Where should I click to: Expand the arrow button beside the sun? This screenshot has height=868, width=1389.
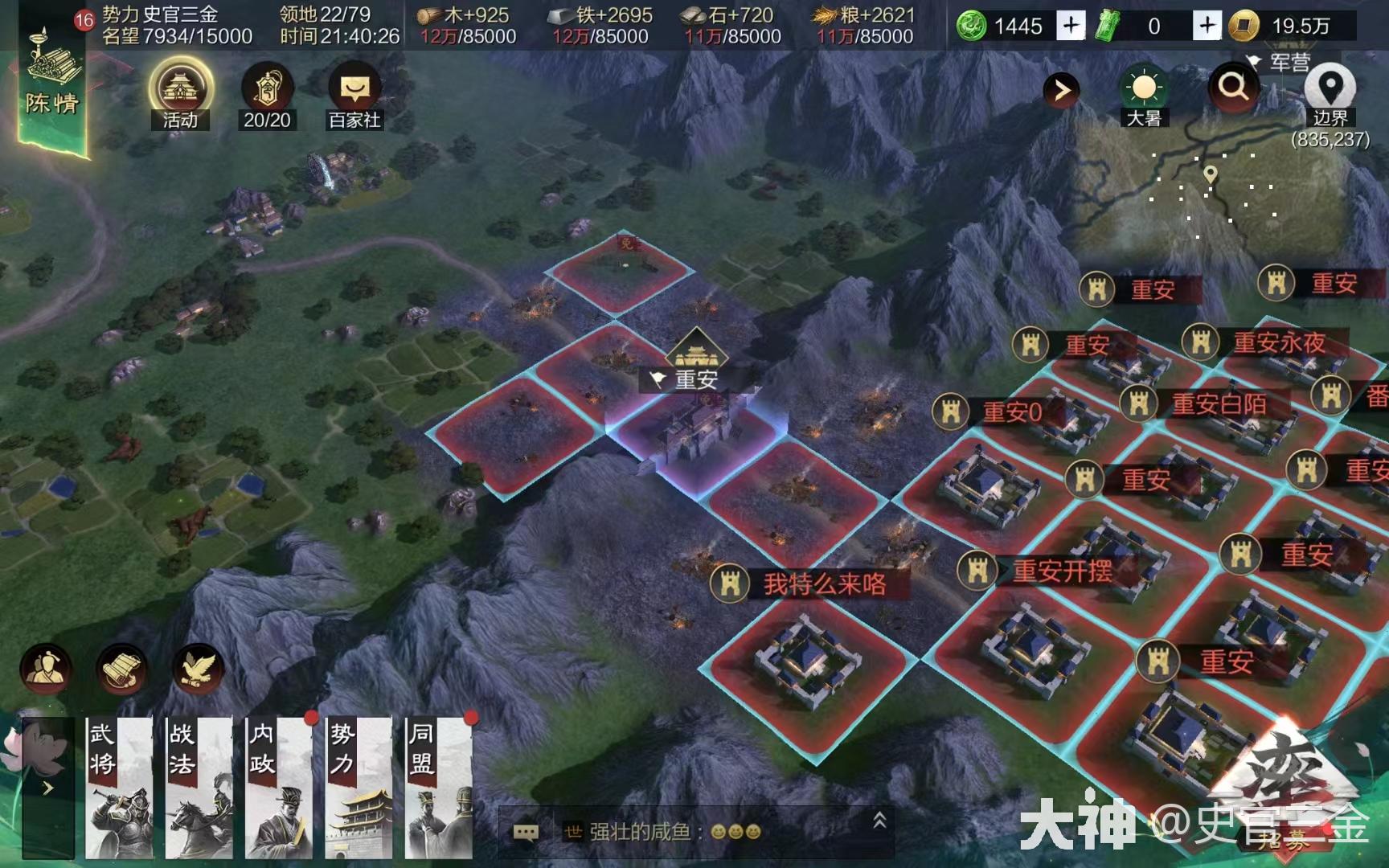pos(1062,90)
